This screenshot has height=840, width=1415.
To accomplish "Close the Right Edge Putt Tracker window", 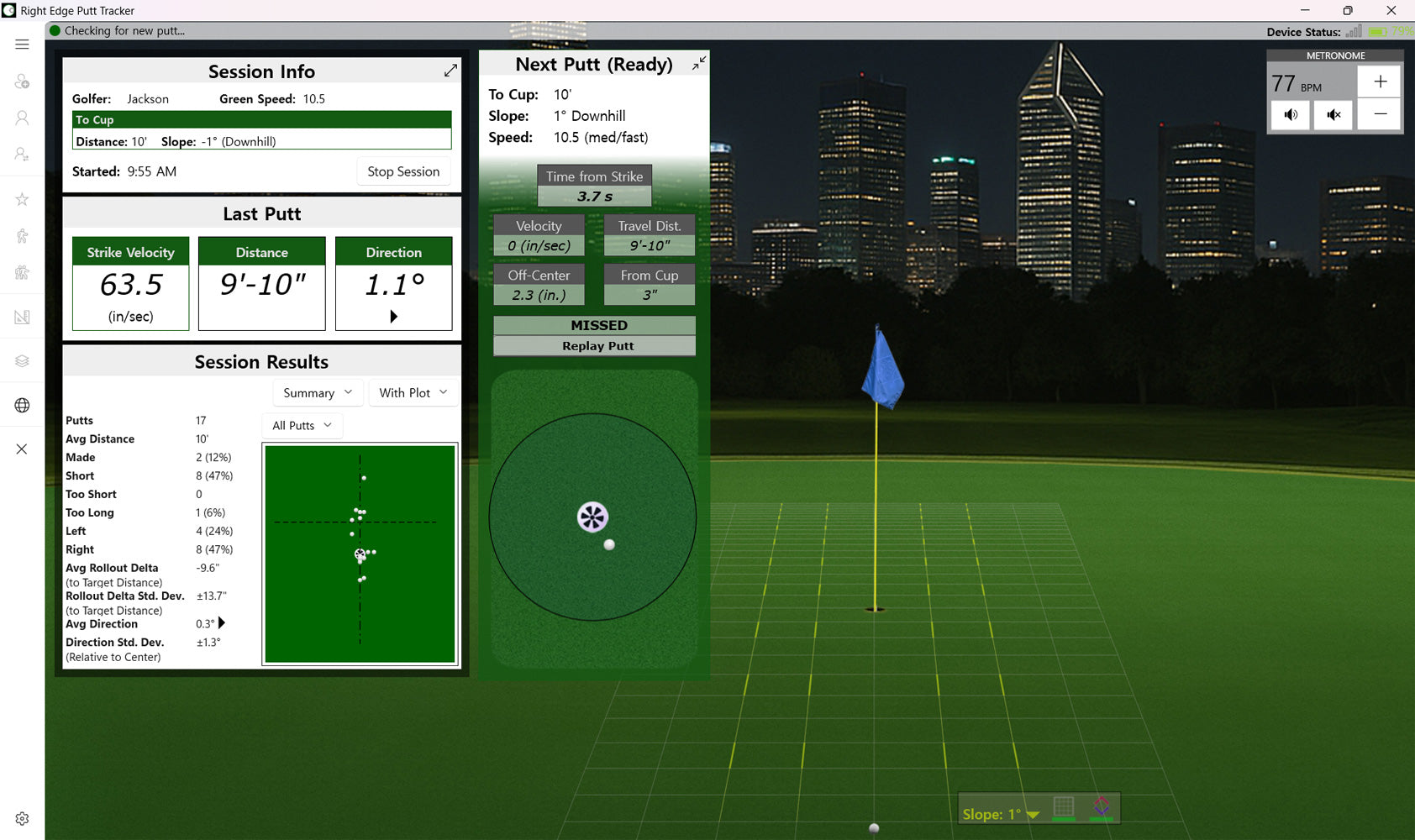I will pos(1391,11).
